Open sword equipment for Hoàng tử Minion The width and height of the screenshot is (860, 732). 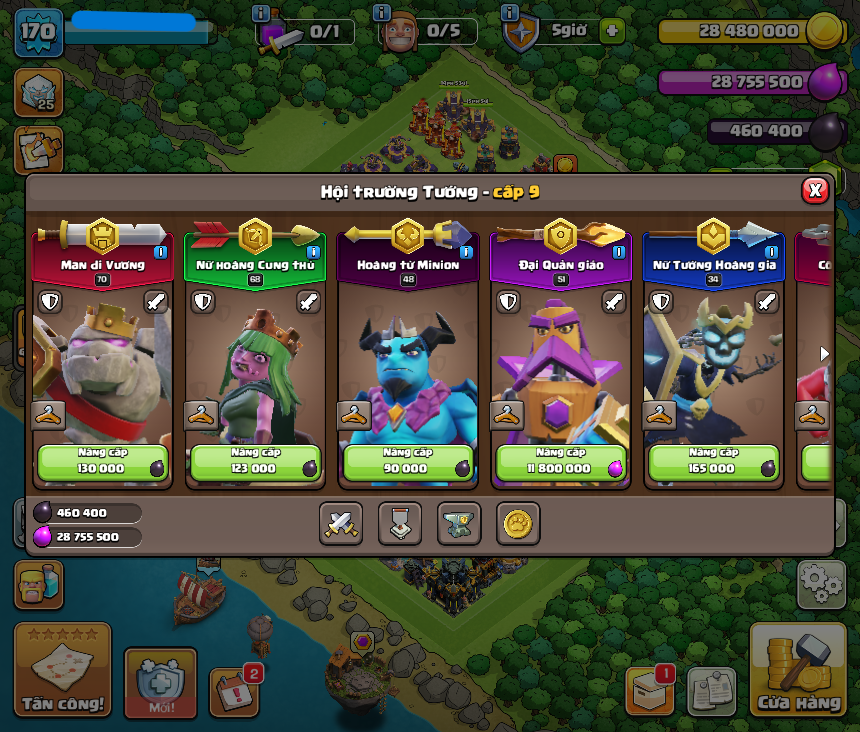pos(461,301)
